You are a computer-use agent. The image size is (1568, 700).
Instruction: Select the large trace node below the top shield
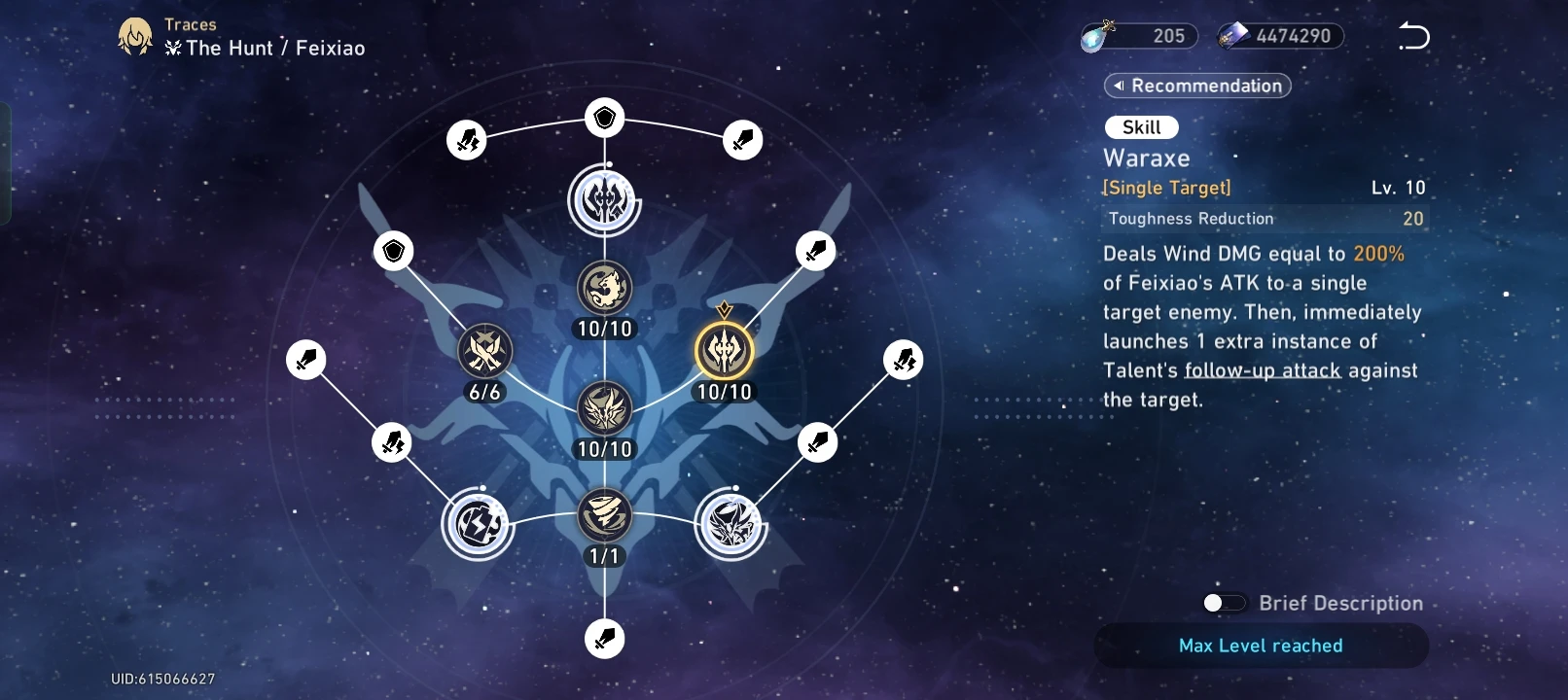[x=605, y=201]
